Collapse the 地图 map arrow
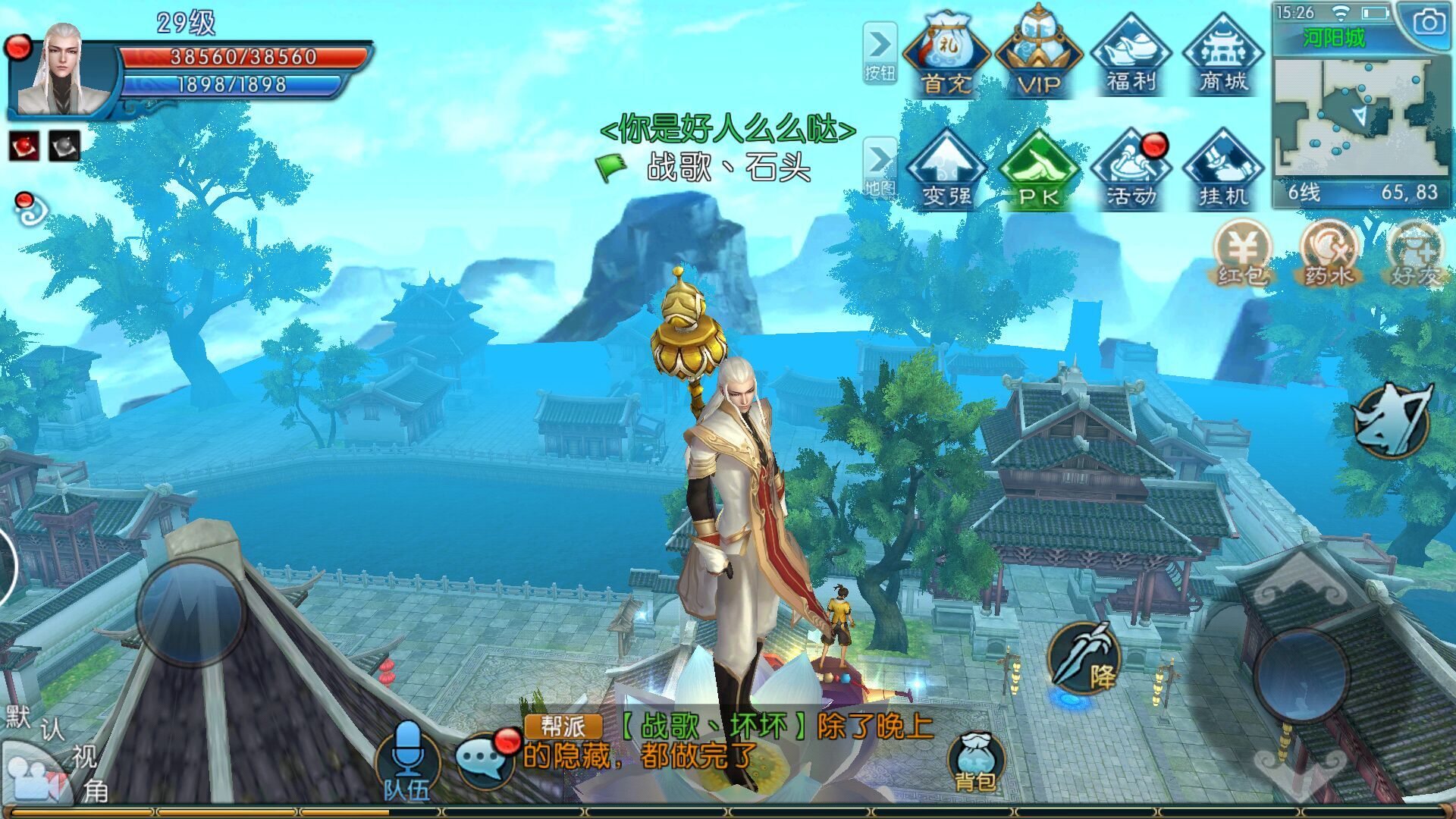The image size is (1456, 819). (x=880, y=167)
